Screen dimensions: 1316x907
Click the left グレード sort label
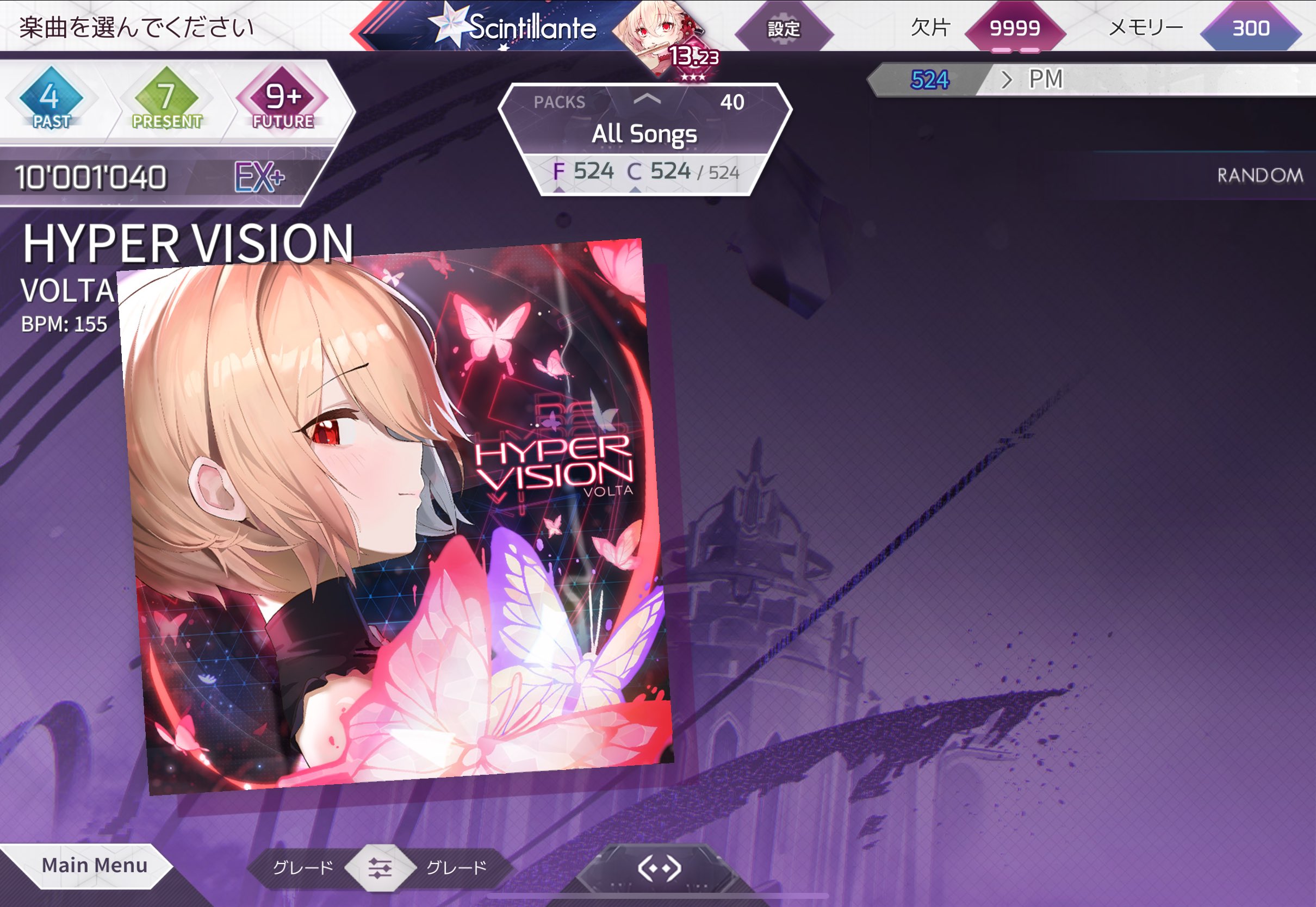(303, 868)
